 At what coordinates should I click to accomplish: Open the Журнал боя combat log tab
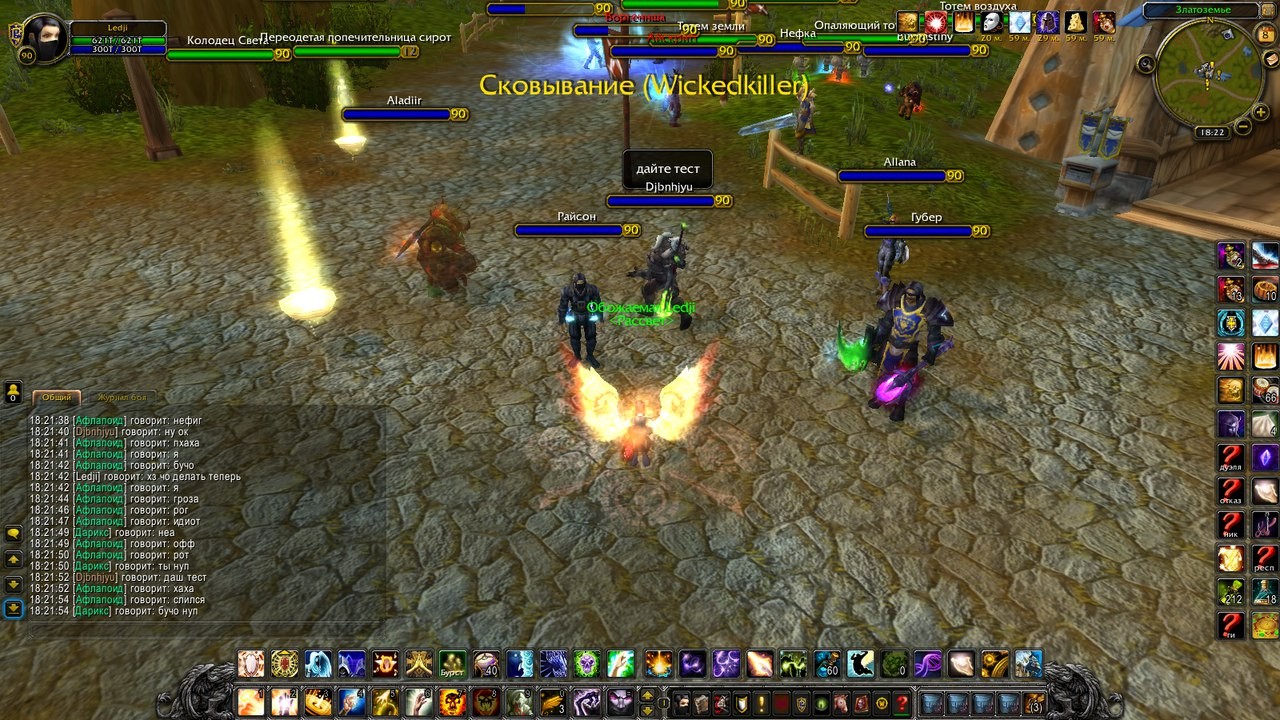[121, 397]
